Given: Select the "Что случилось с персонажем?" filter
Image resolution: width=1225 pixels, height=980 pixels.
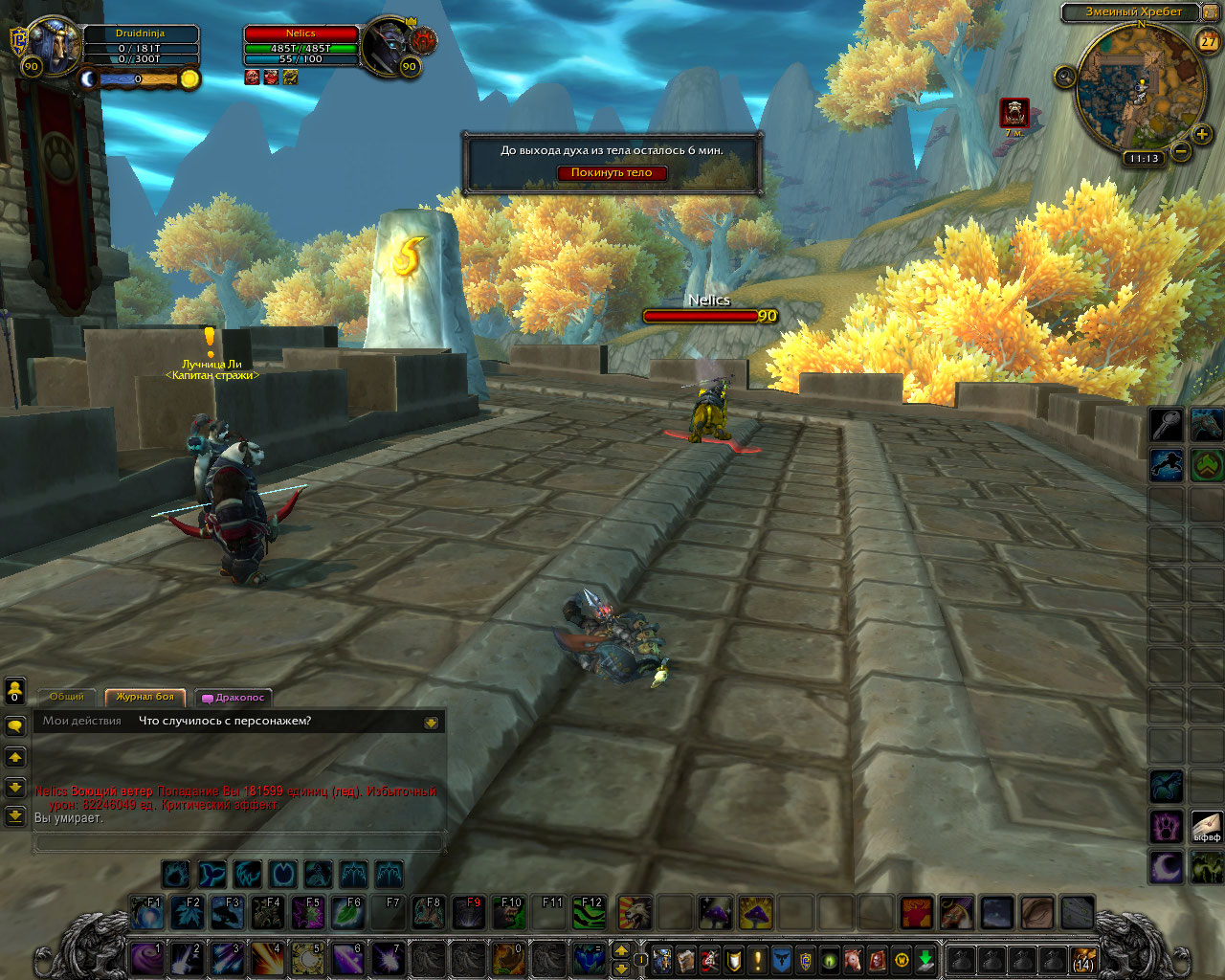Looking at the screenshot, I should coord(225,721).
